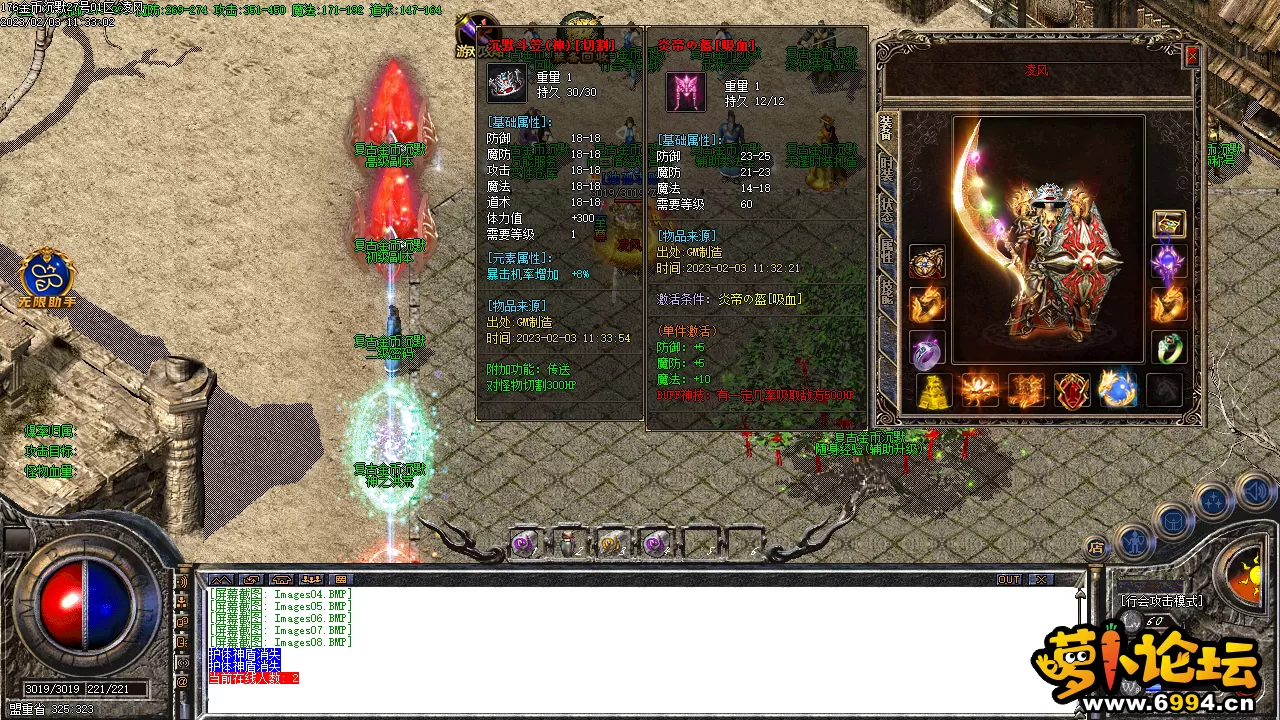Close the character equipment window
1280x720 pixels.
pos(1191,57)
